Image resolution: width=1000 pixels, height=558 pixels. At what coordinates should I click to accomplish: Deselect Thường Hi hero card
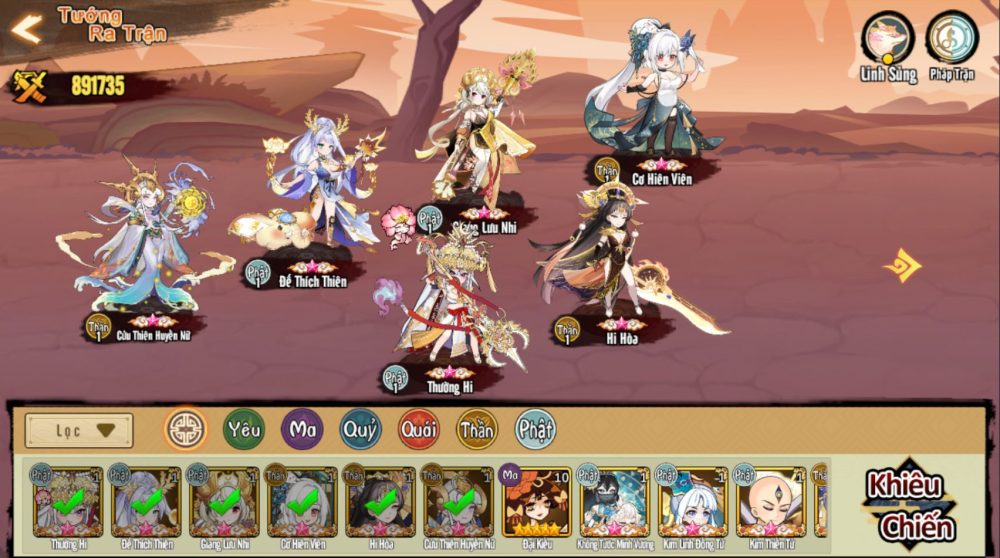(68, 501)
